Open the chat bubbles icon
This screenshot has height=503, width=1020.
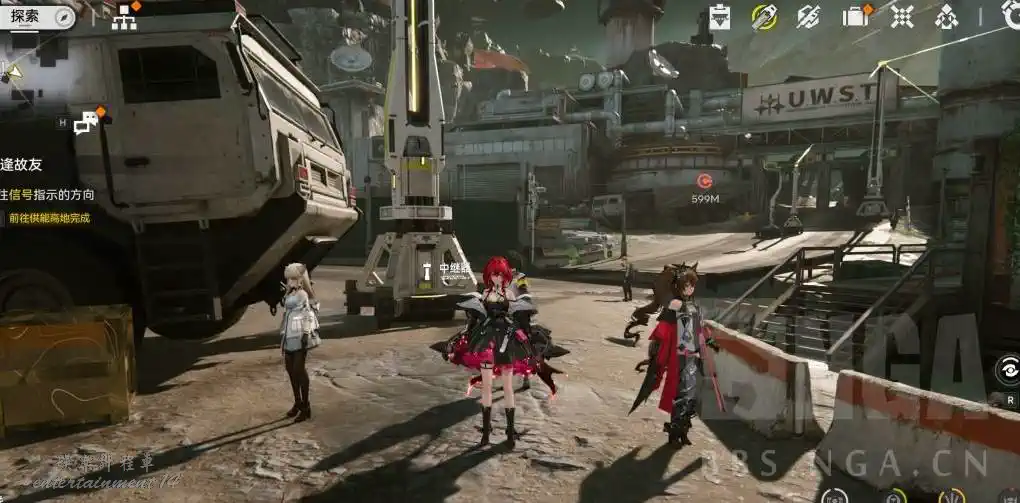[x=87, y=123]
